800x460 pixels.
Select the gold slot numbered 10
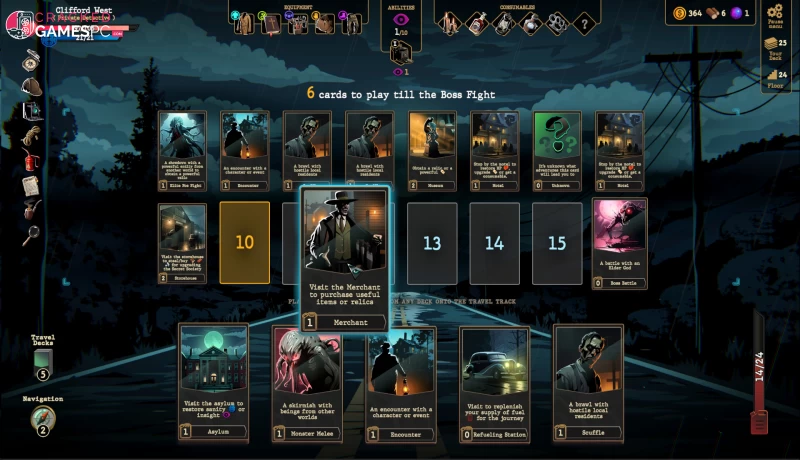(245, 243)
